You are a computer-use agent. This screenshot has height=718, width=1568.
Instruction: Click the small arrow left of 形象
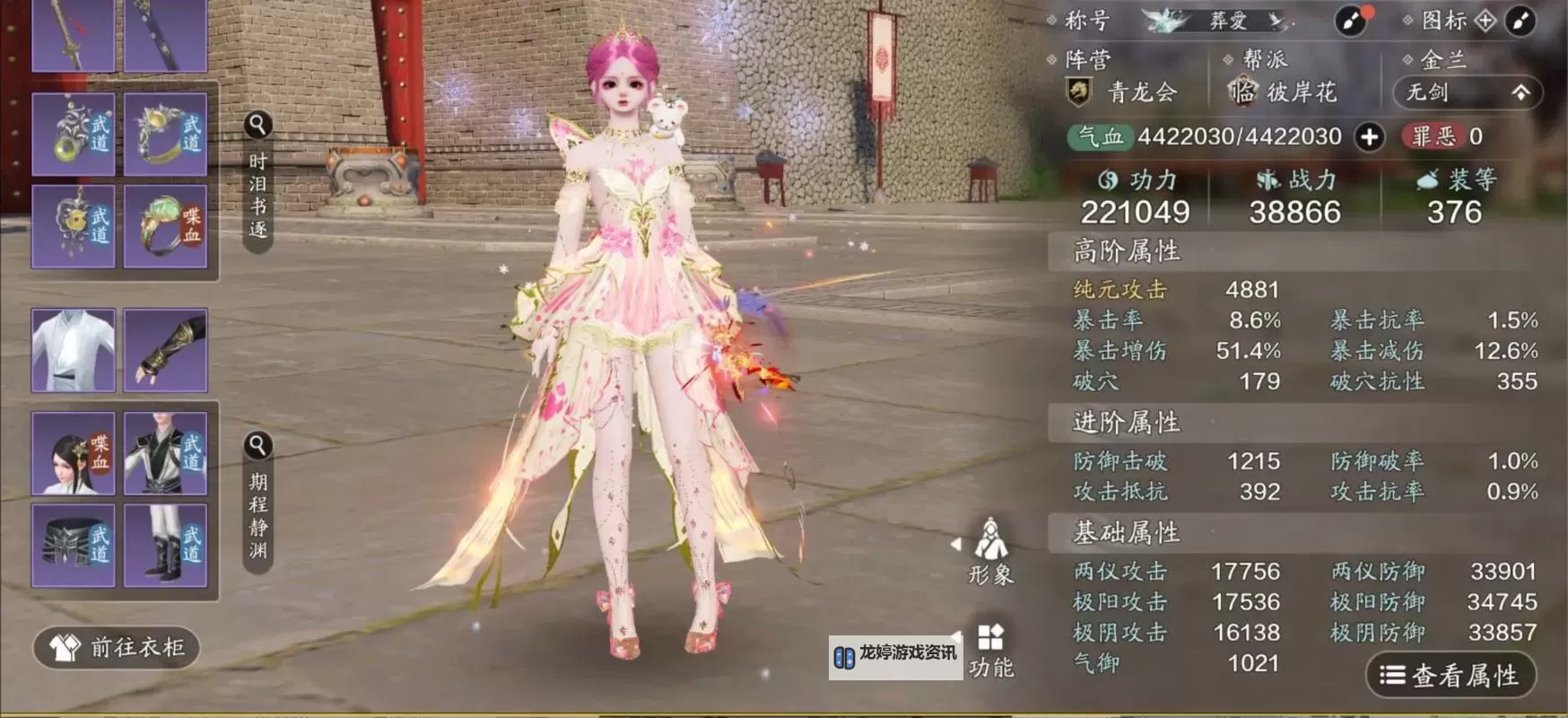click(956, 544)
